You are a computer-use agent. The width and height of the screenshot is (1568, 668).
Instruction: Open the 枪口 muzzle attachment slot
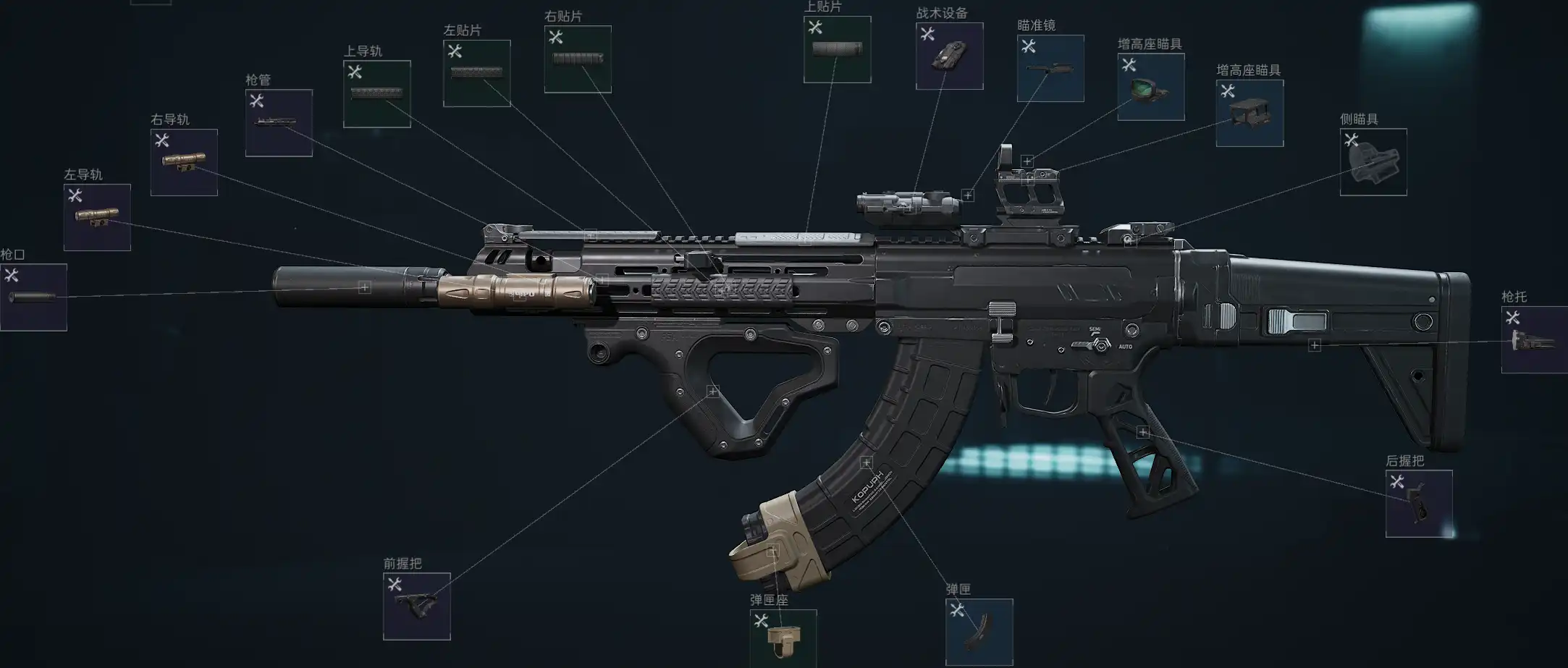33,297
